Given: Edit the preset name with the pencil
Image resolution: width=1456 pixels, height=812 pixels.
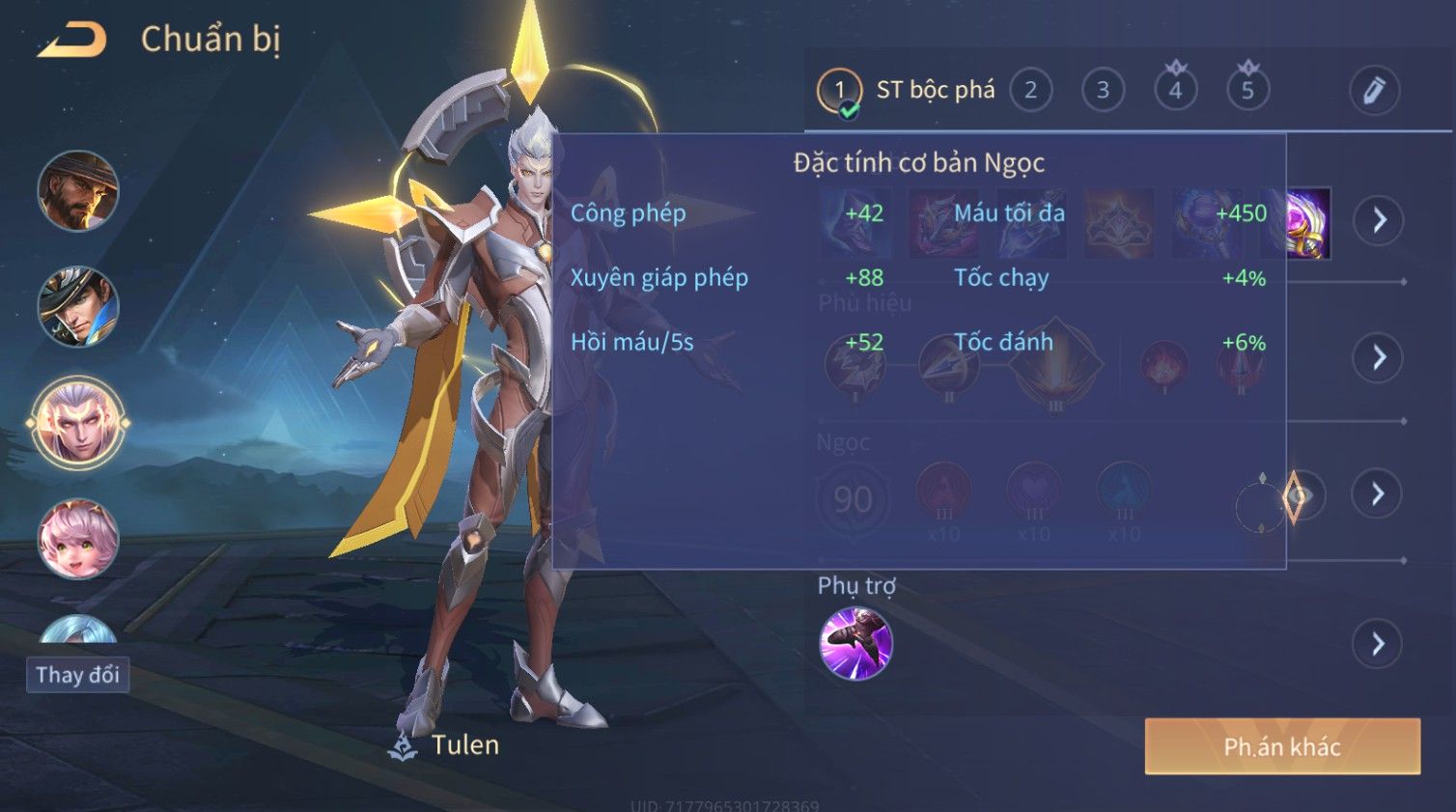Looking at the screenshot, I should coord(1373,91).
